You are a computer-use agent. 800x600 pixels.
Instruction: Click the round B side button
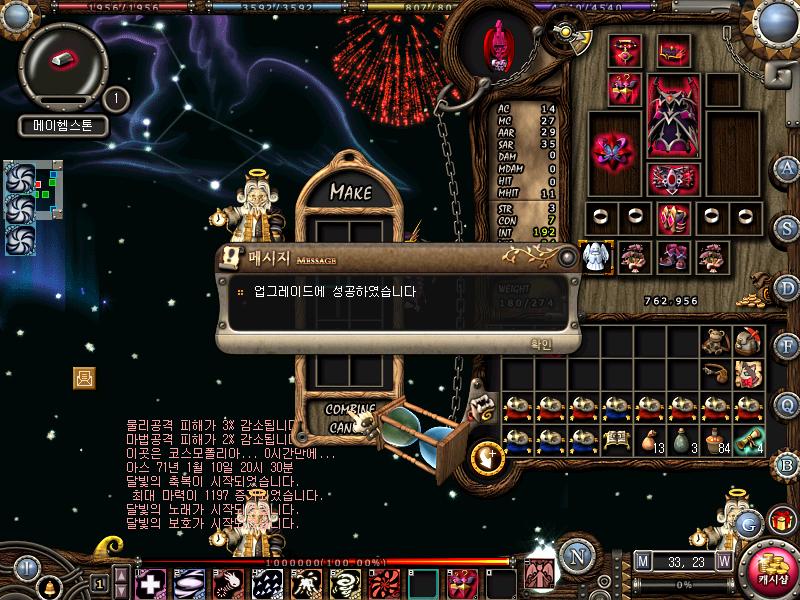[x=787, y=464]
